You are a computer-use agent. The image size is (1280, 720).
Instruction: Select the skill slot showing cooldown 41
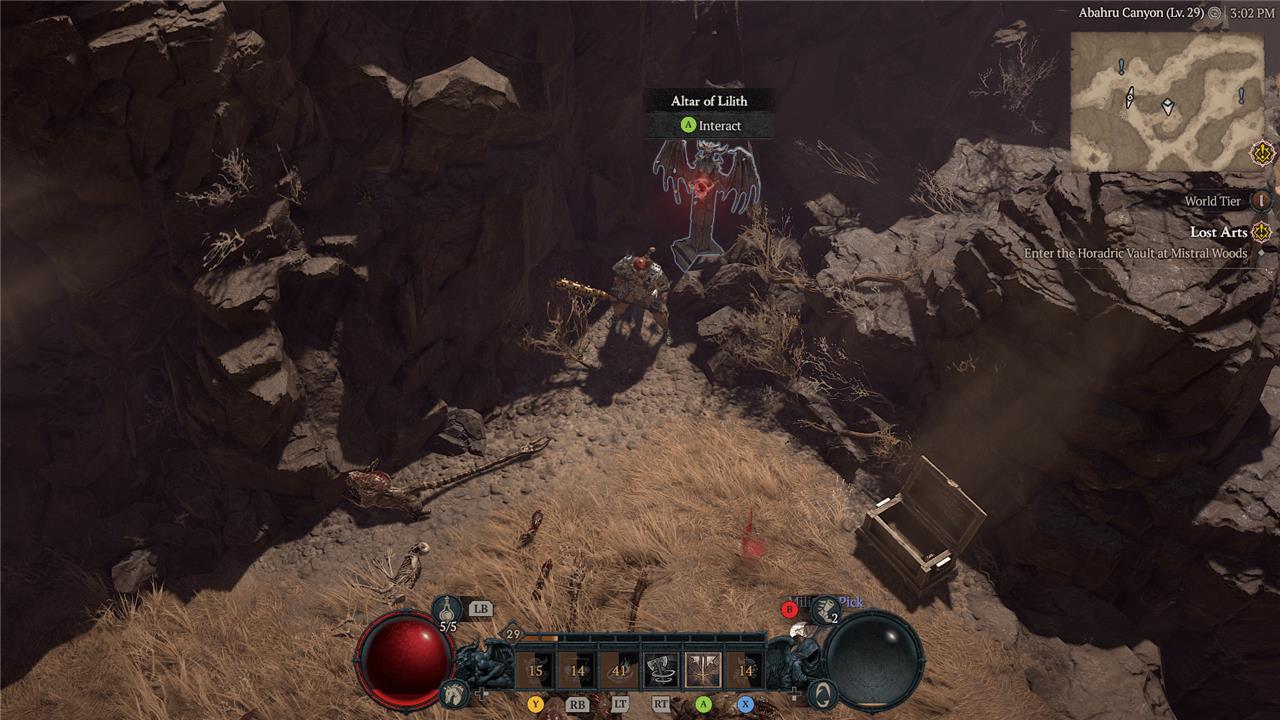click(x=619, y=670)
